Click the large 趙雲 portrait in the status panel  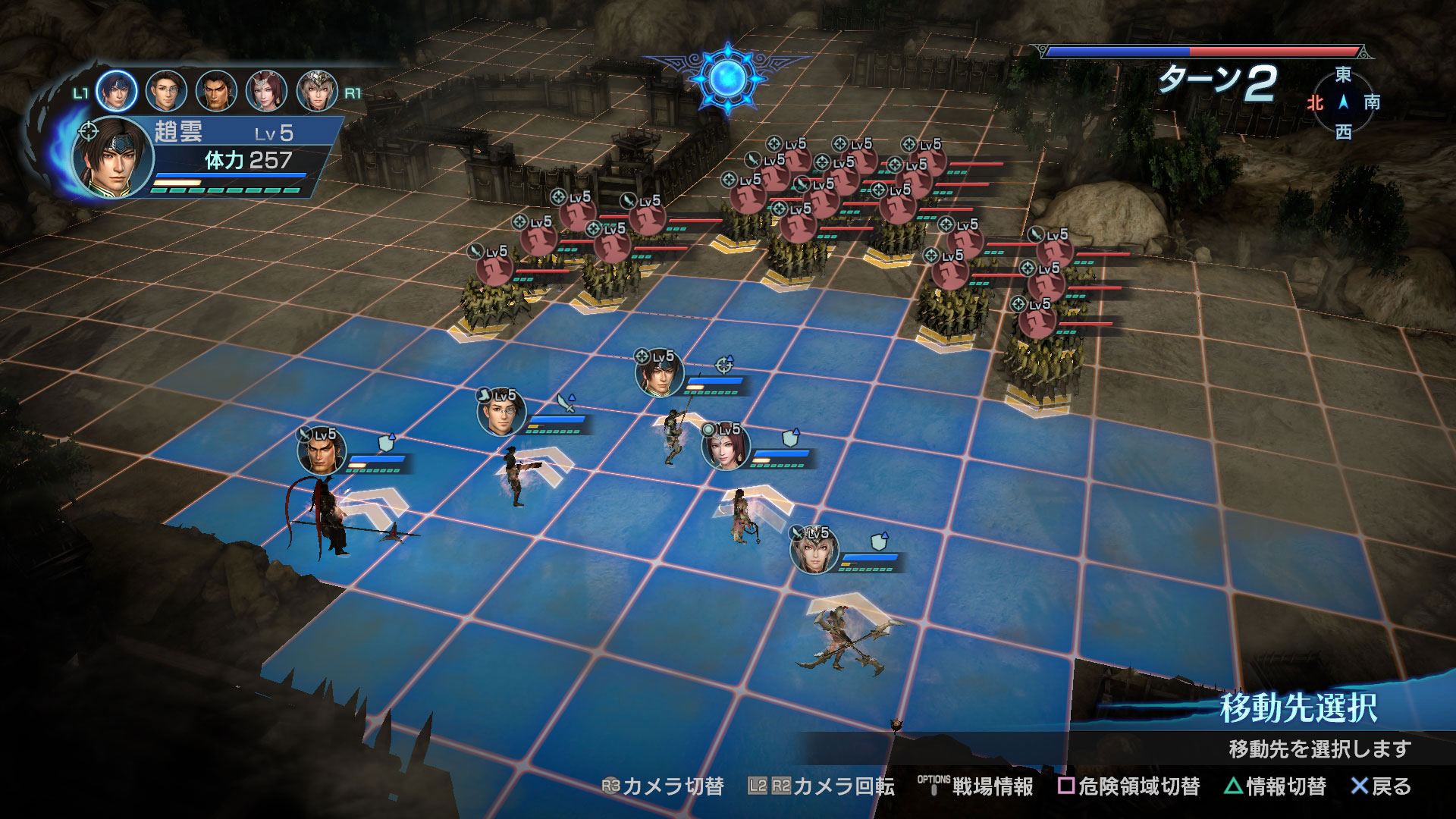pos(112,158)
